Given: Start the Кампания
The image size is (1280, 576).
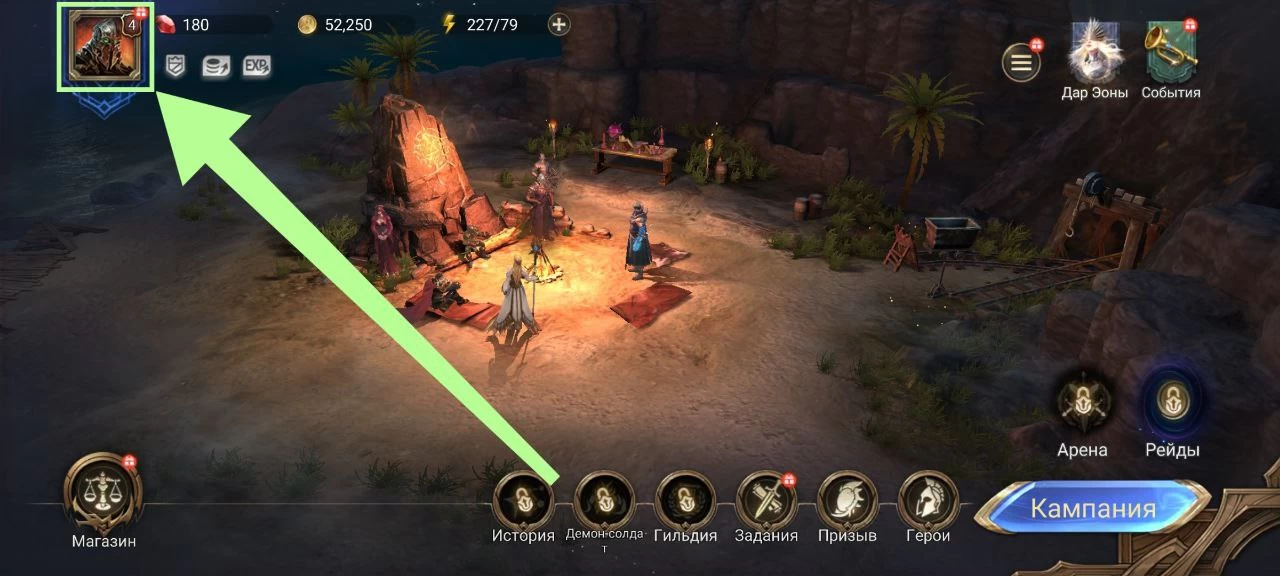Looking at the screenshot, I should tap(1092, 508).
